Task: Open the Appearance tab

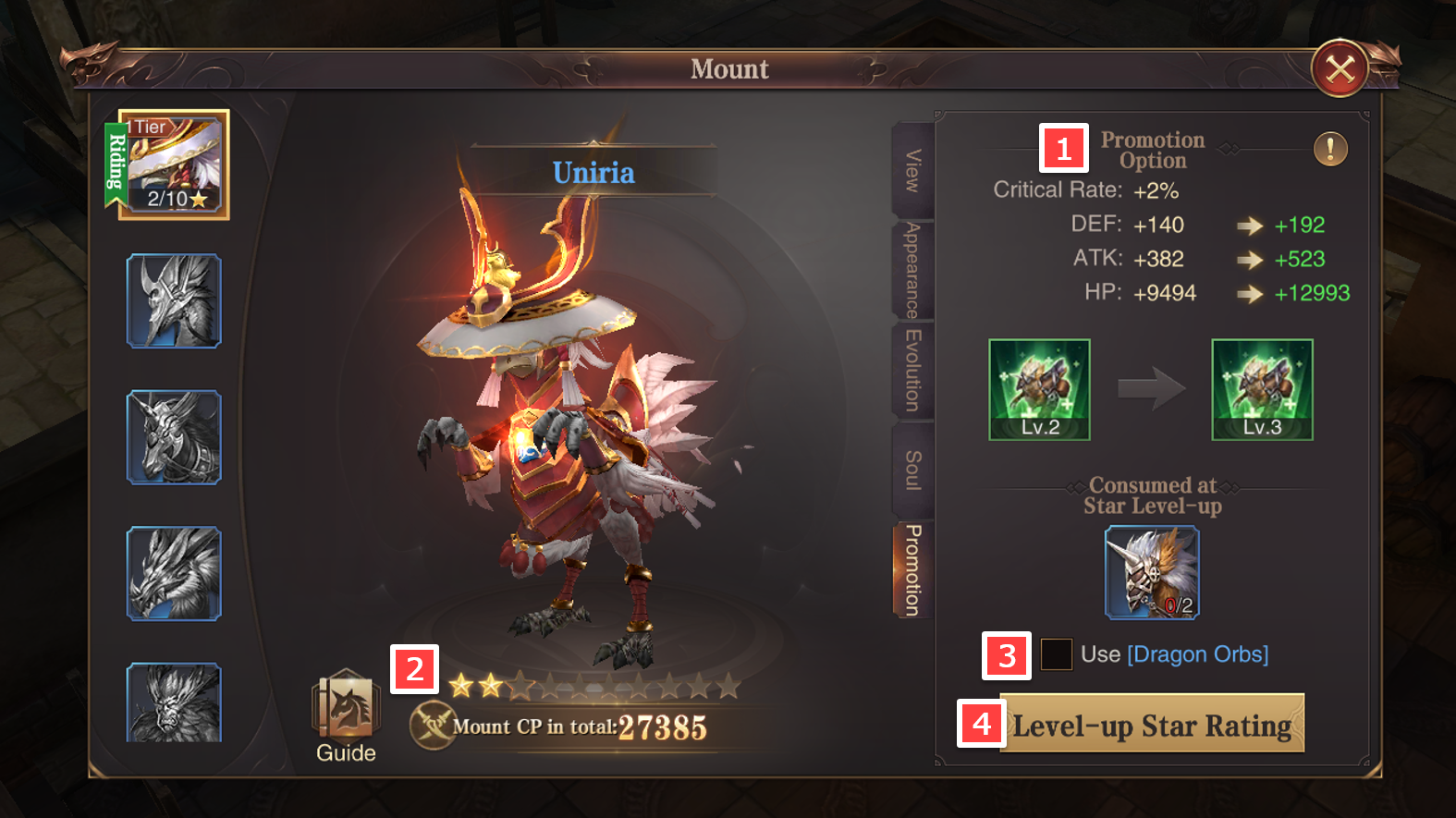Action: pos(912,270)
